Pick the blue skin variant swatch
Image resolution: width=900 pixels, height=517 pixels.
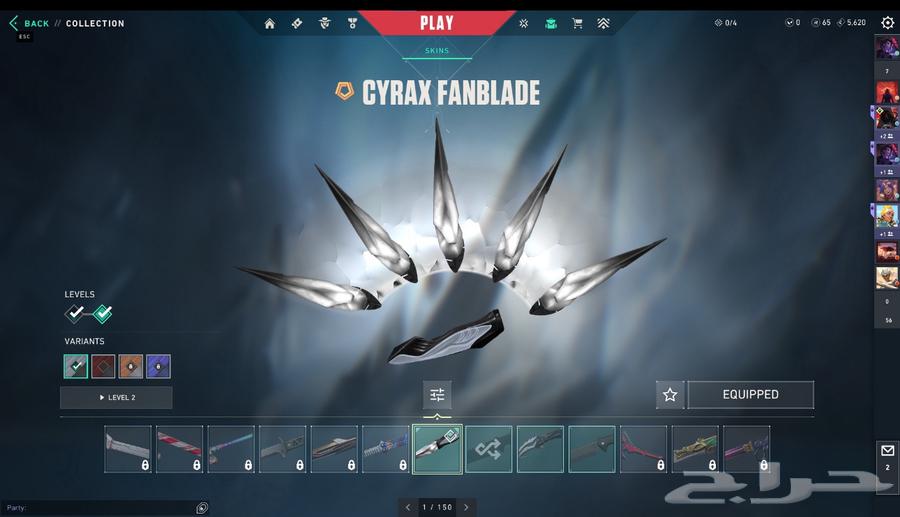pyautogui.click(x=158, y=366)
